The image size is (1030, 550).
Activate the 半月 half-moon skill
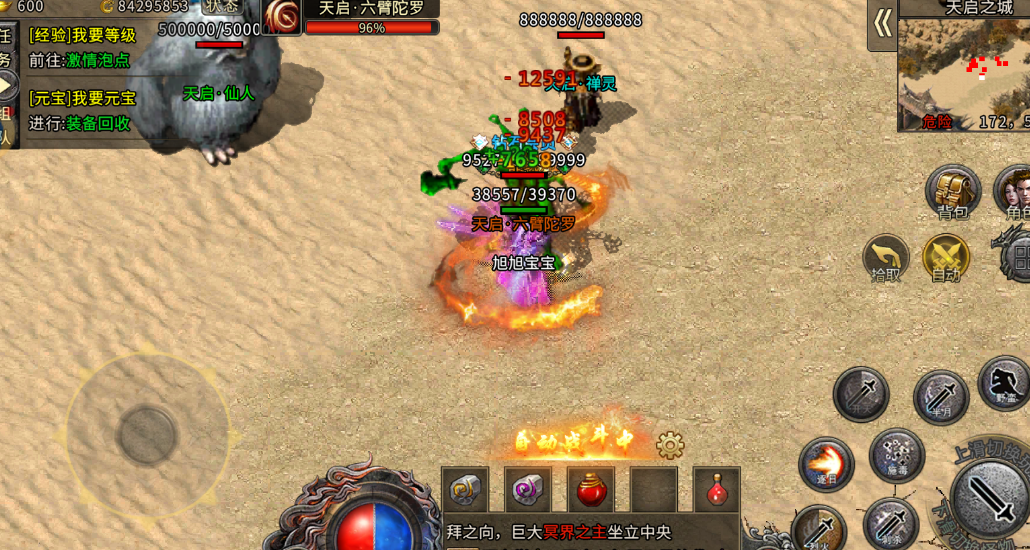pos(940,396)
